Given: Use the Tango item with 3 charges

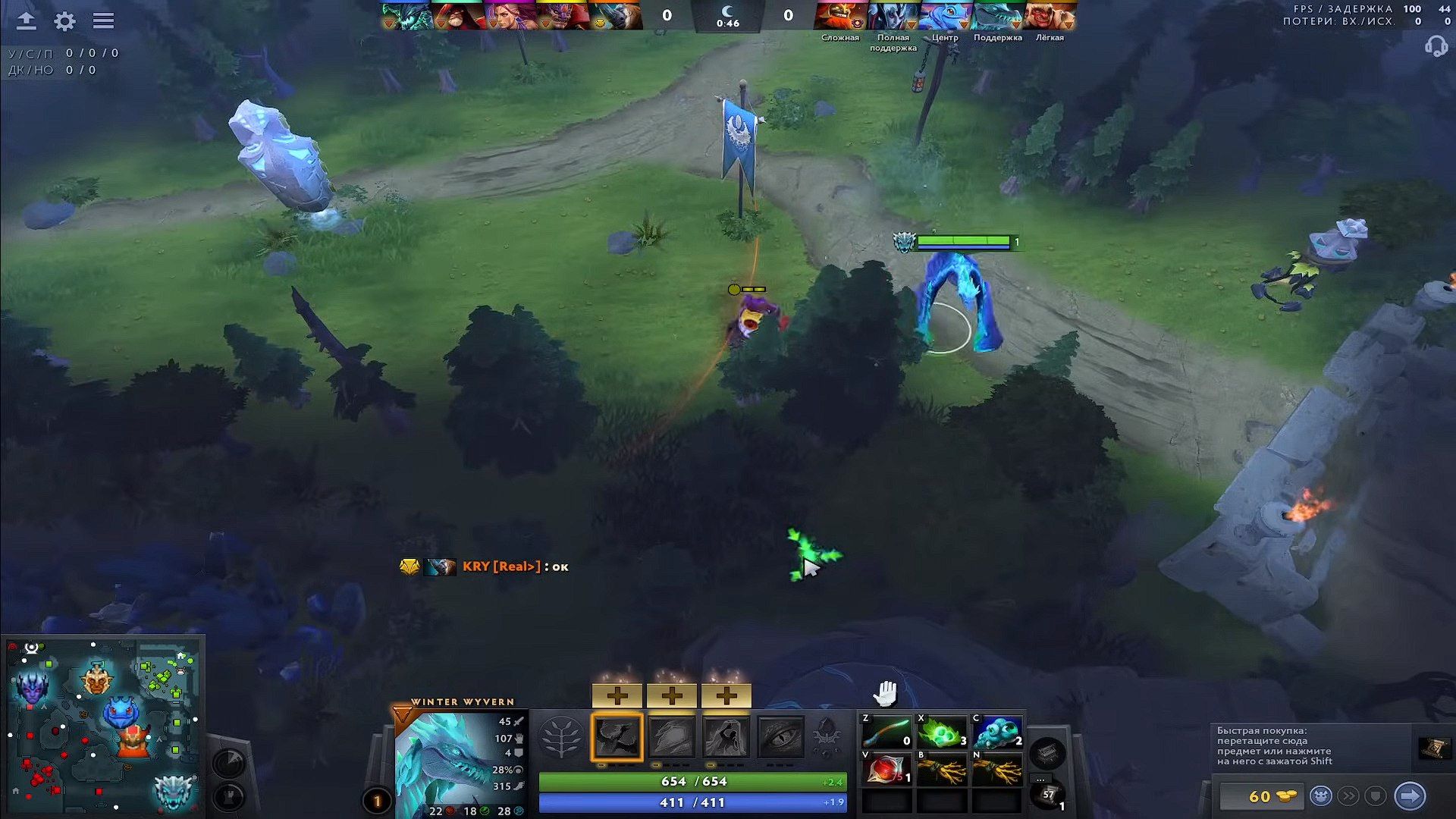Looking at the screenshot, I should pyautogui.click(x=941, y=733).
